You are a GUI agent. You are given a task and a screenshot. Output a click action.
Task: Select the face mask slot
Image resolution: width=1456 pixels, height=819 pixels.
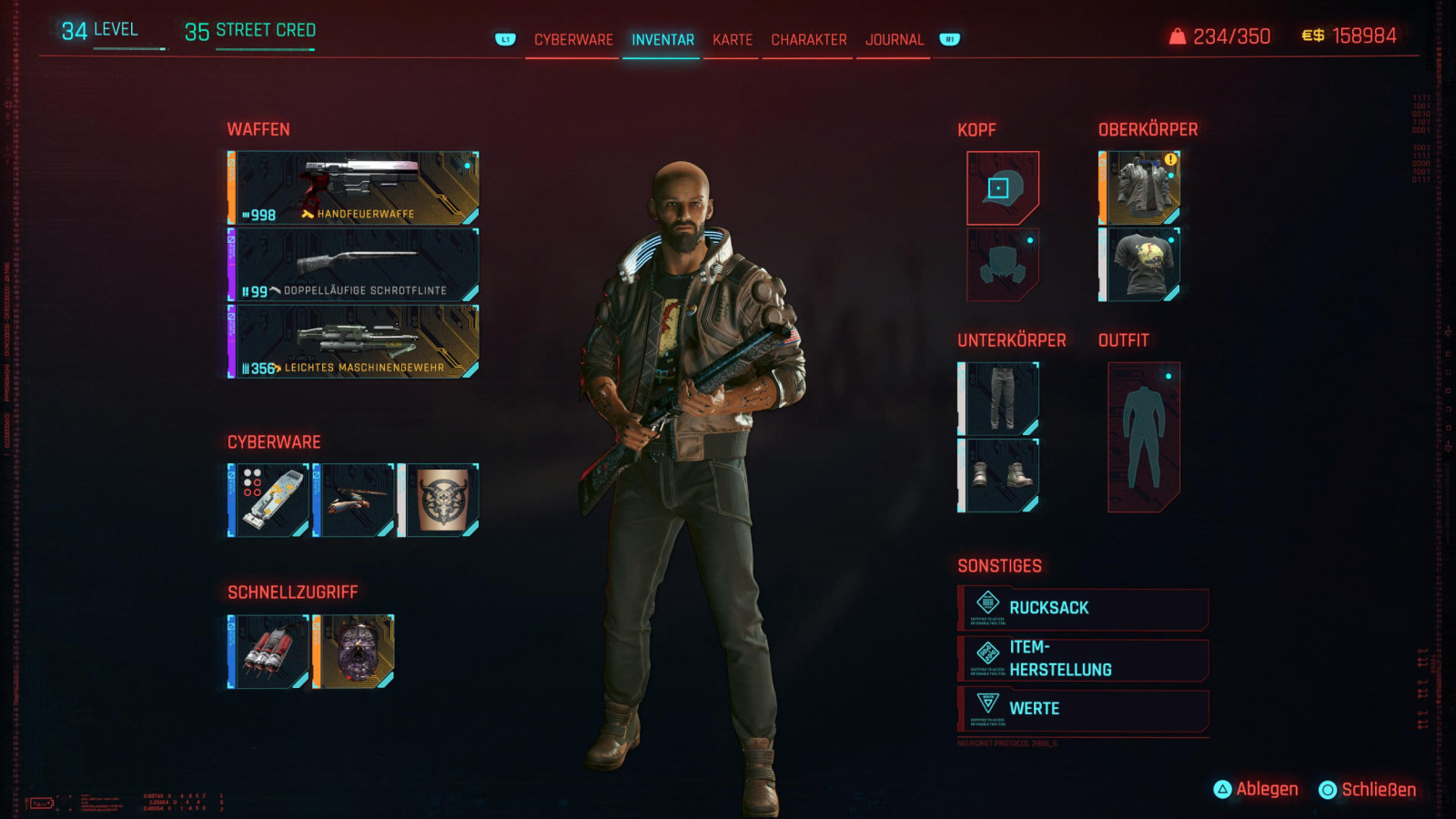[x=1002, y=265]
